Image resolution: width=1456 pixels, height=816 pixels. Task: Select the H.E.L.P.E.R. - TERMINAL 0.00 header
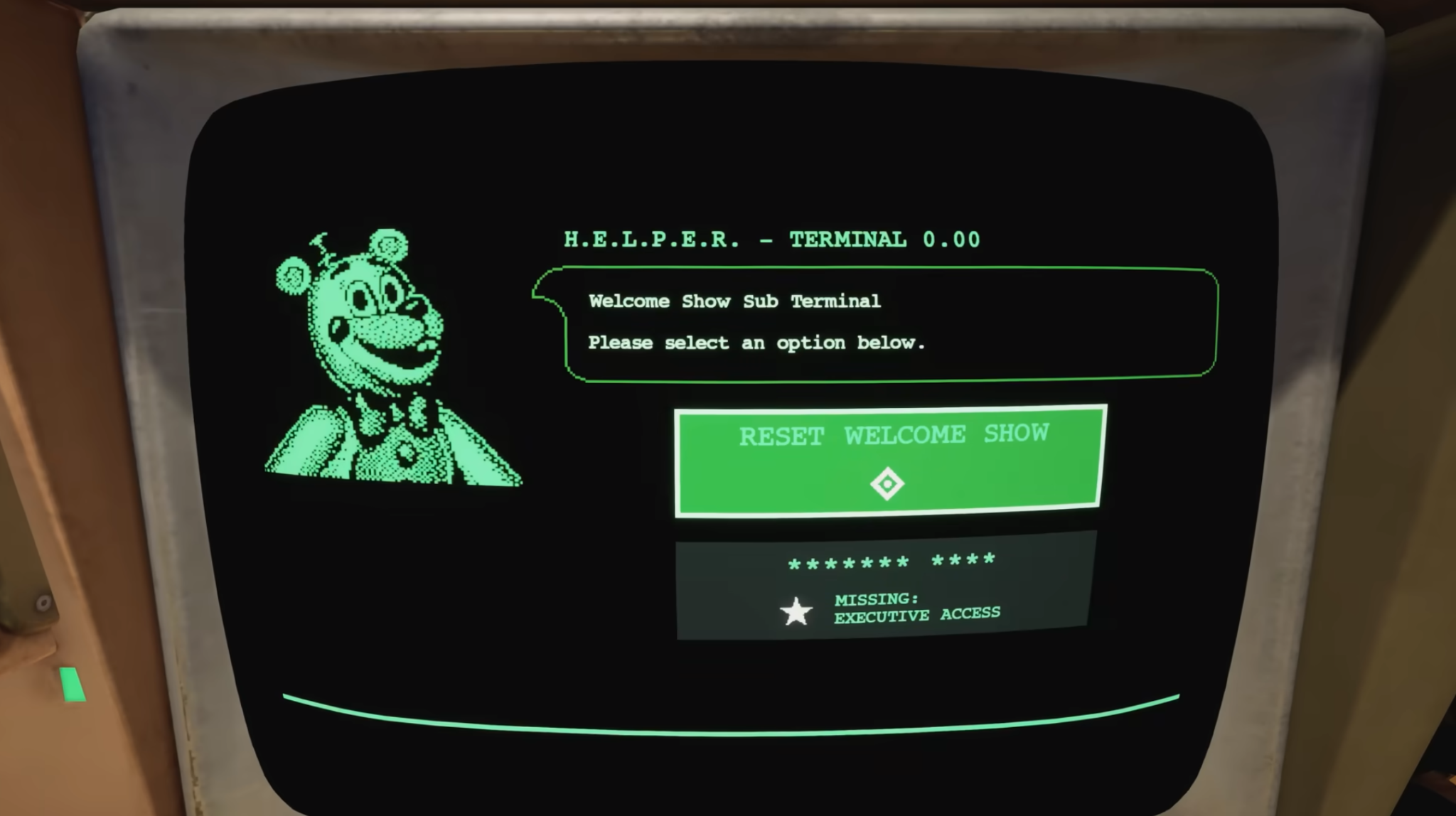coord(772,240)
